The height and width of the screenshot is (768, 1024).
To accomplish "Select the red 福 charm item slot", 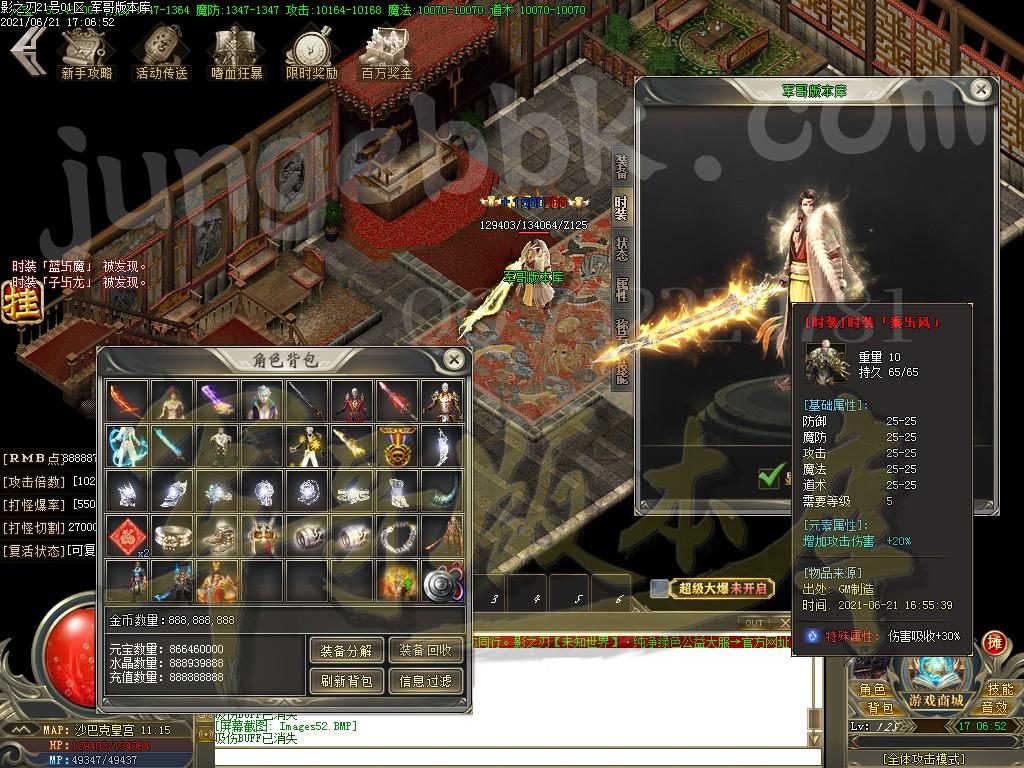I will 127,535.
